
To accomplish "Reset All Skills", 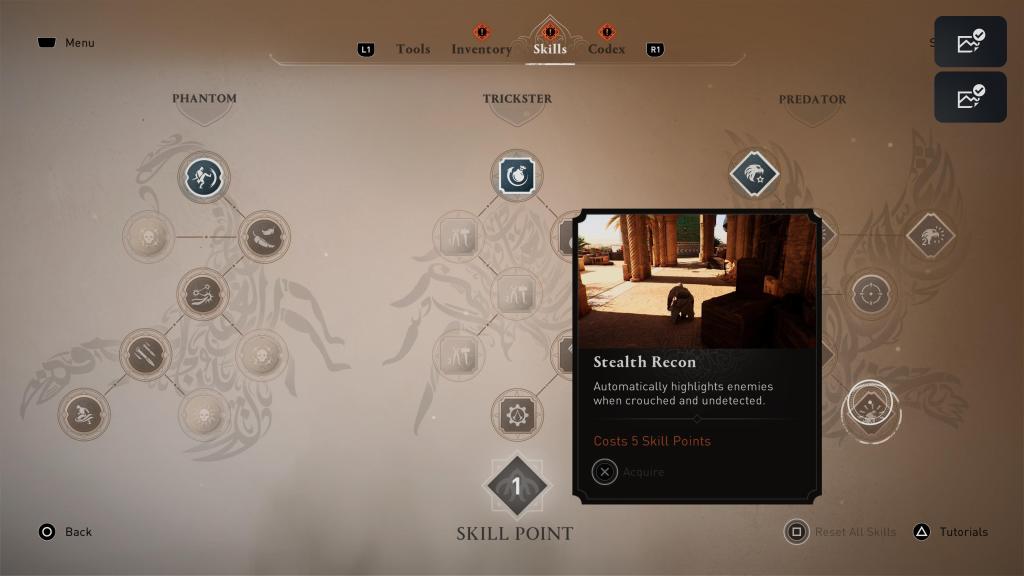I will pos(843,532).
